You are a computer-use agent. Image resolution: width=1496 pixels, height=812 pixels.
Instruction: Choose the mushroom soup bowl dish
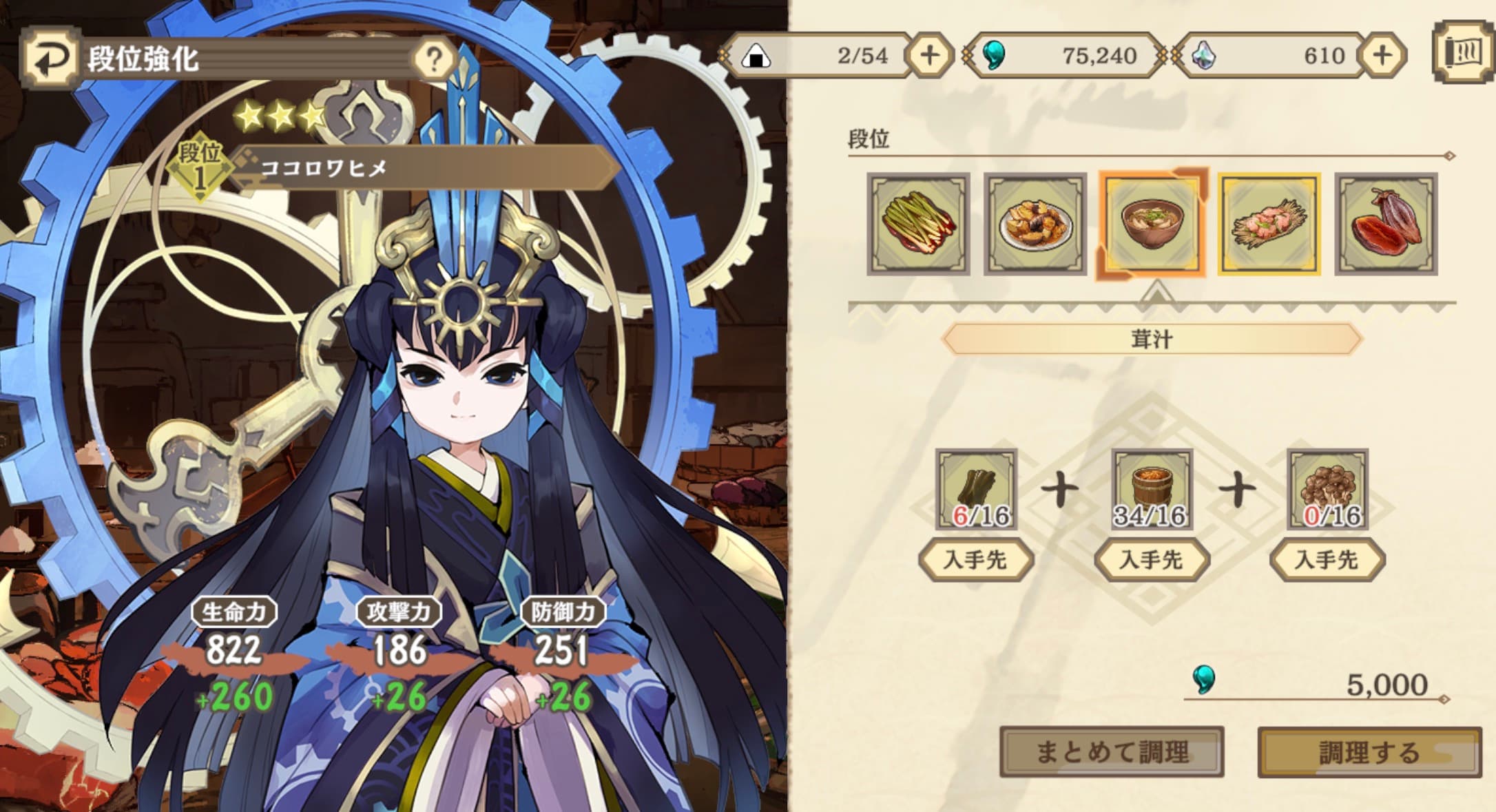(x=1152, y=224)
